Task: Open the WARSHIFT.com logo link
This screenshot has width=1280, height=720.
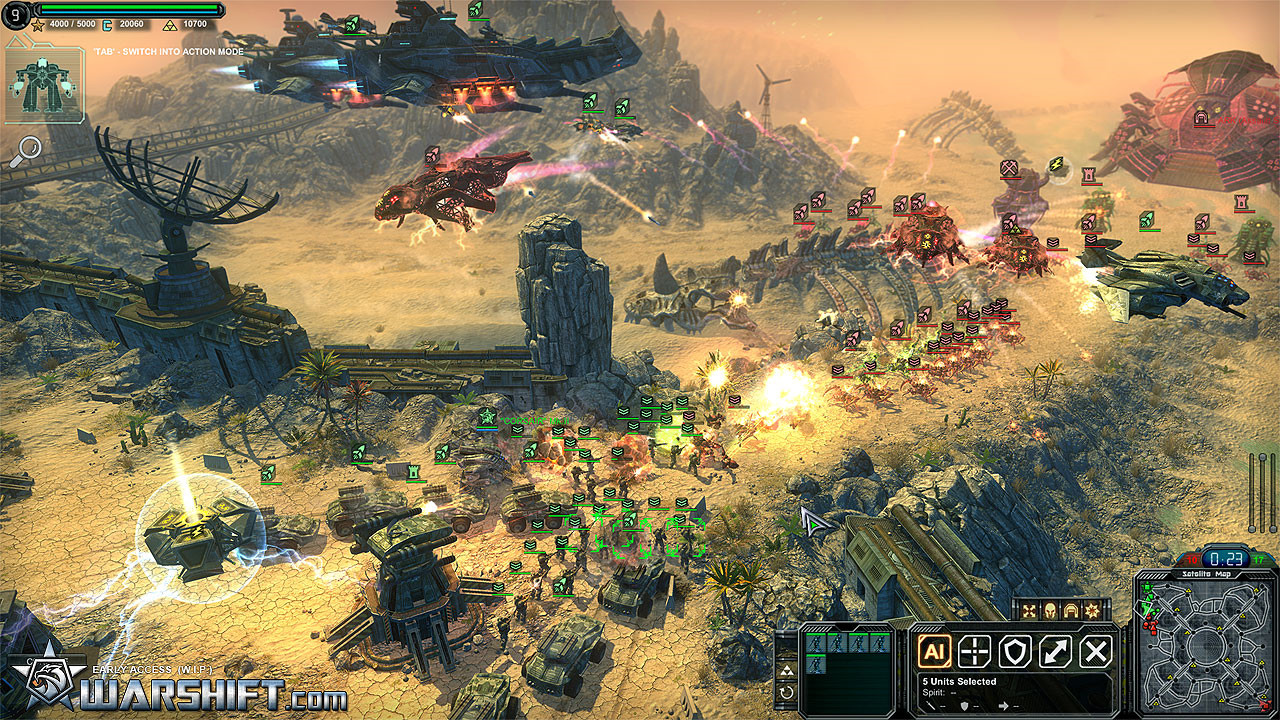Action: click(x=180, y=688)
